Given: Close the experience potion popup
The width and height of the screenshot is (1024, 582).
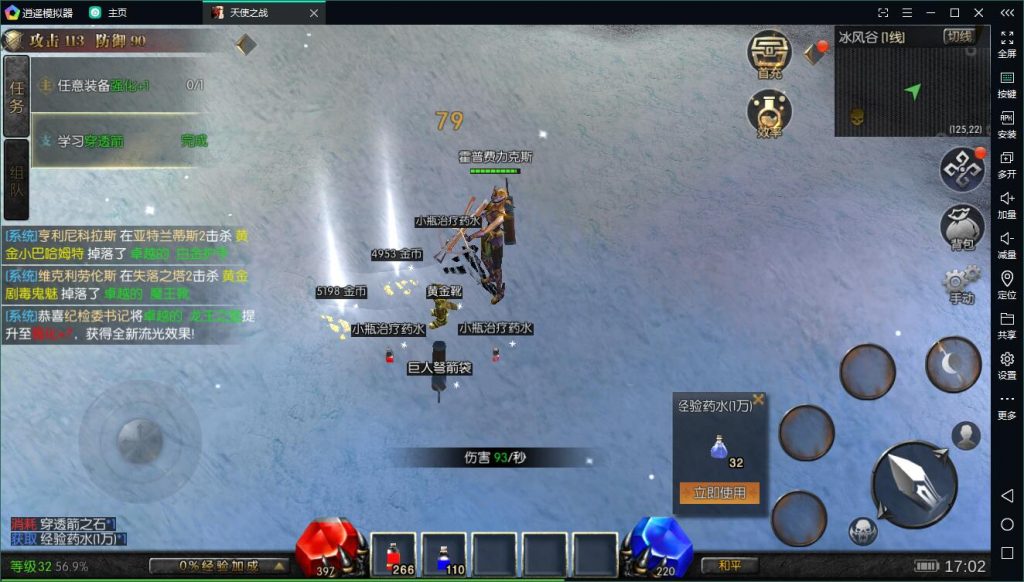Looking at the screenshot, I should coord(758,400).
